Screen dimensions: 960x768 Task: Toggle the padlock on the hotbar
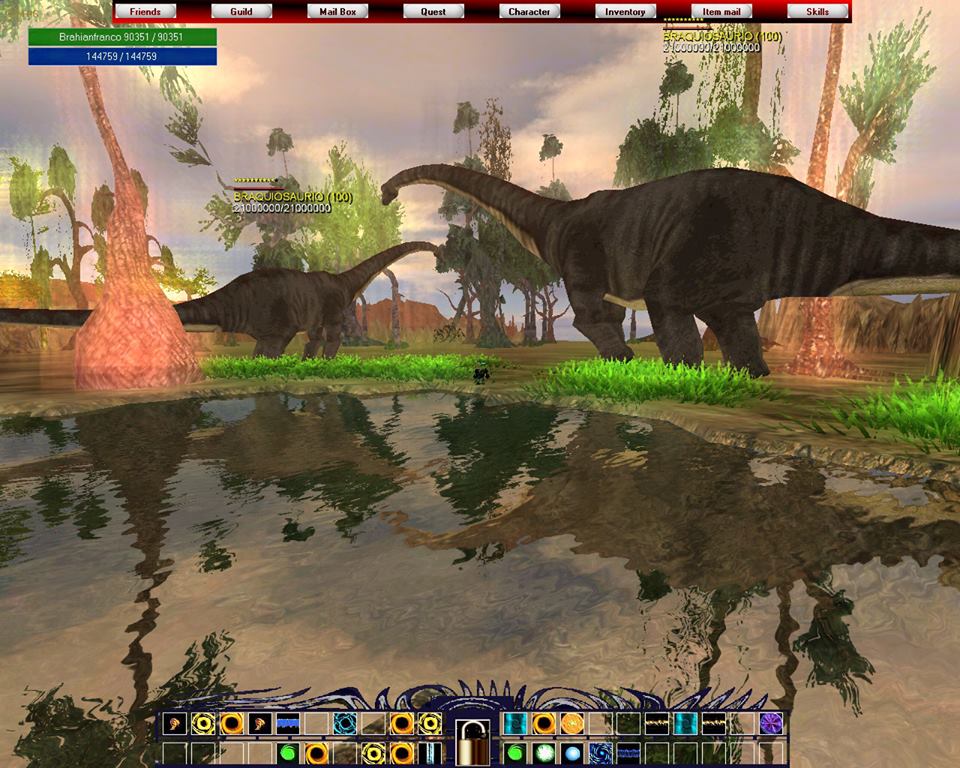[472, 741]
